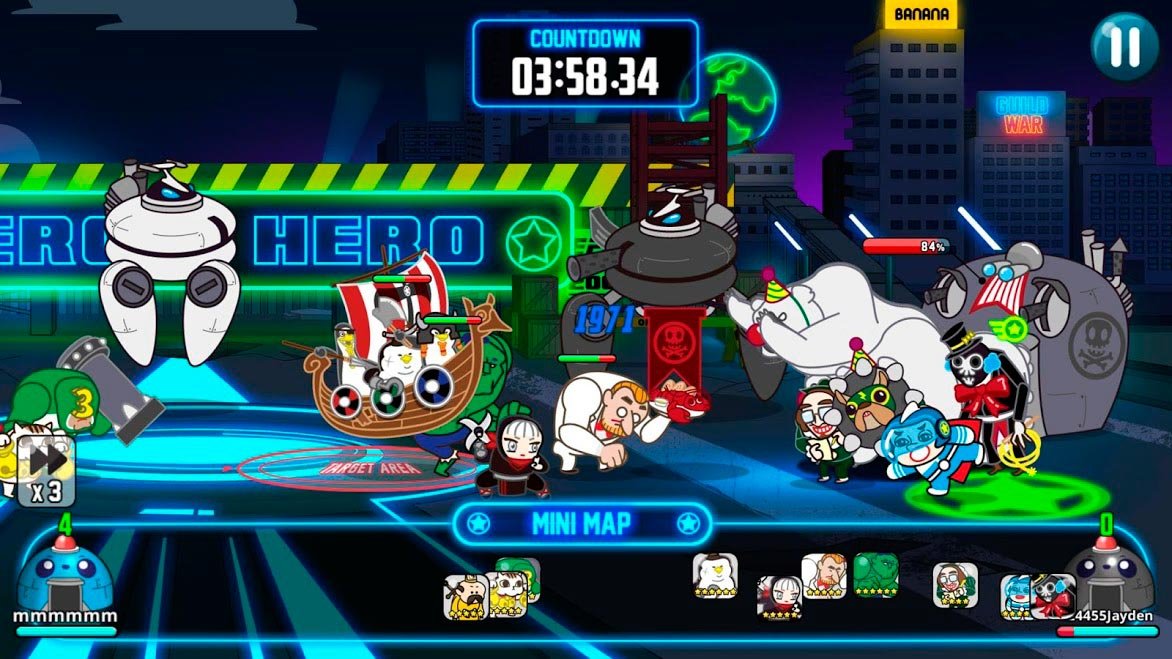Viewport: 1172px width, 659px height.
Task: Select the green hulk icon beside the bearded man
Action: tap(875, 574)
